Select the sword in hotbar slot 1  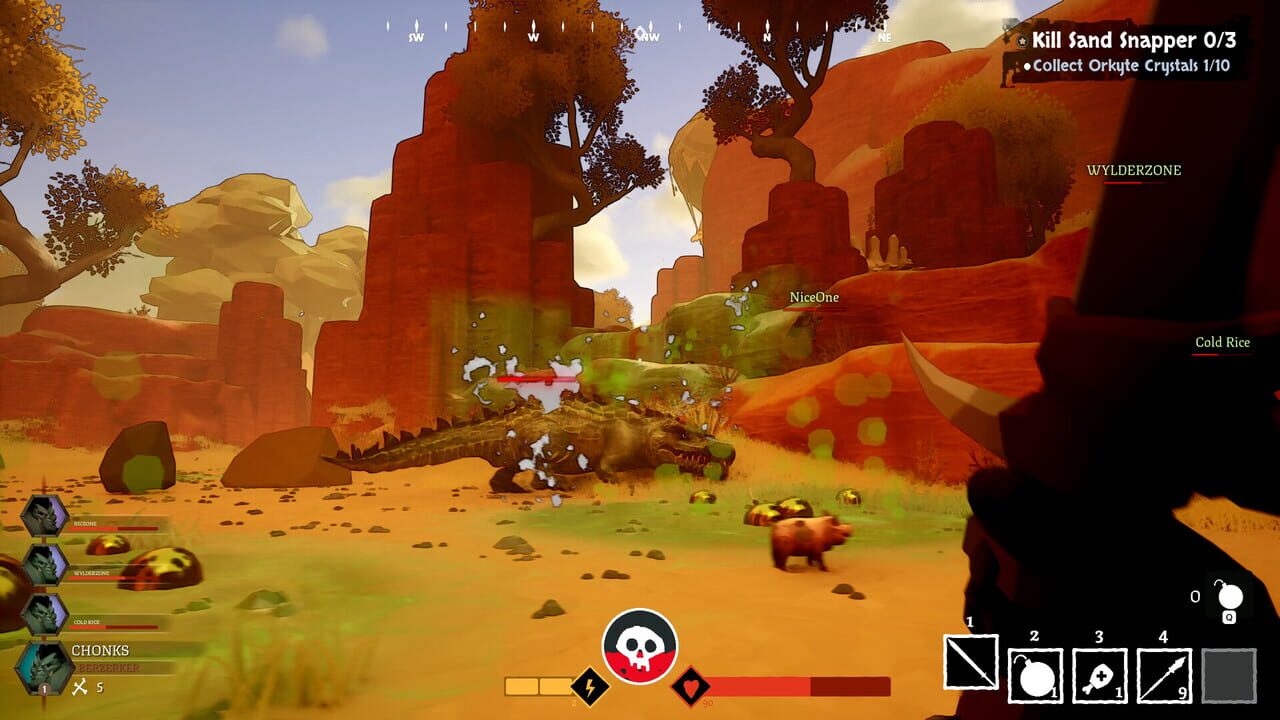tap(971, 661)
